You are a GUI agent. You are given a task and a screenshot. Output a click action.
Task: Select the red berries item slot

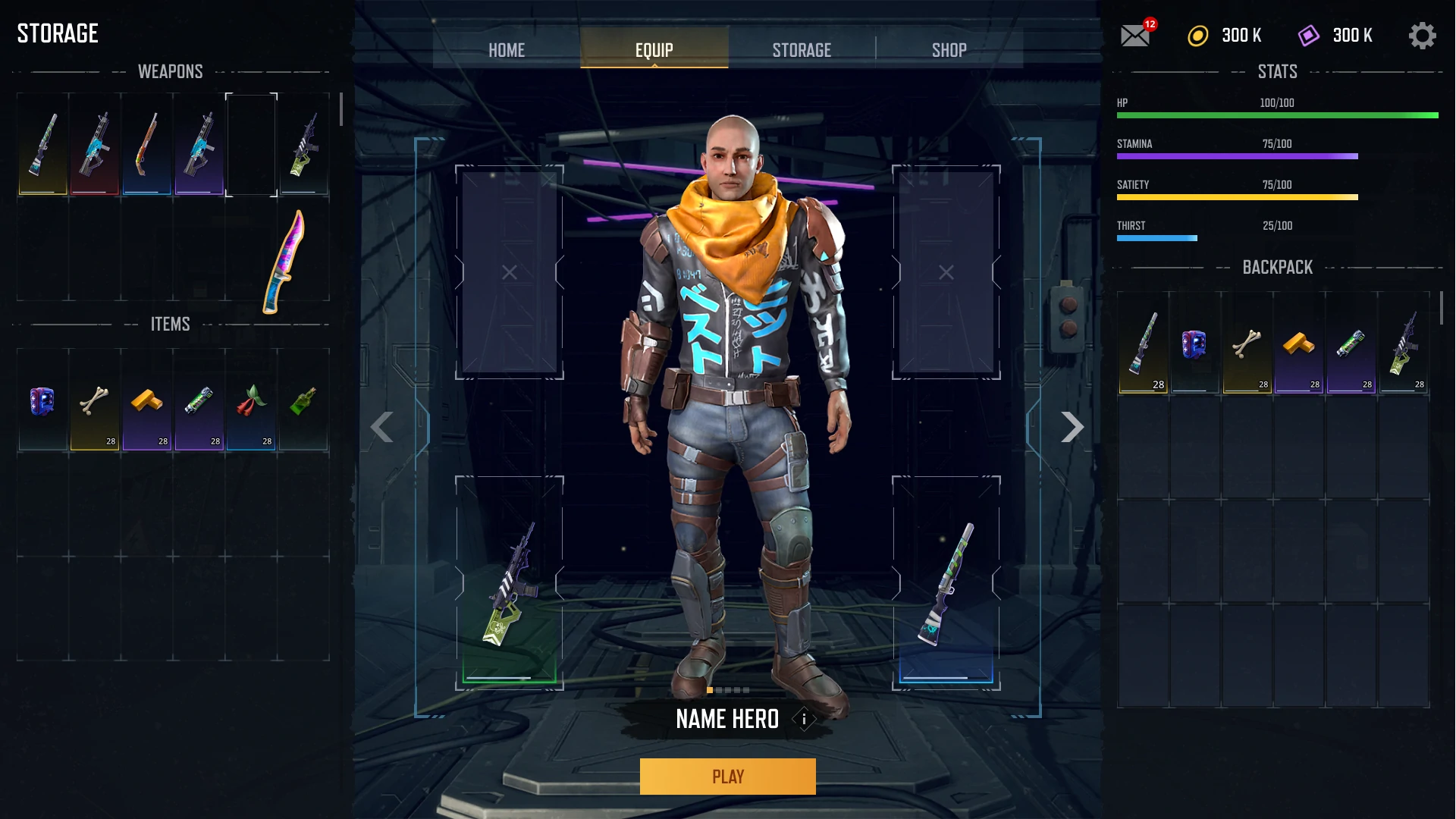251,401
